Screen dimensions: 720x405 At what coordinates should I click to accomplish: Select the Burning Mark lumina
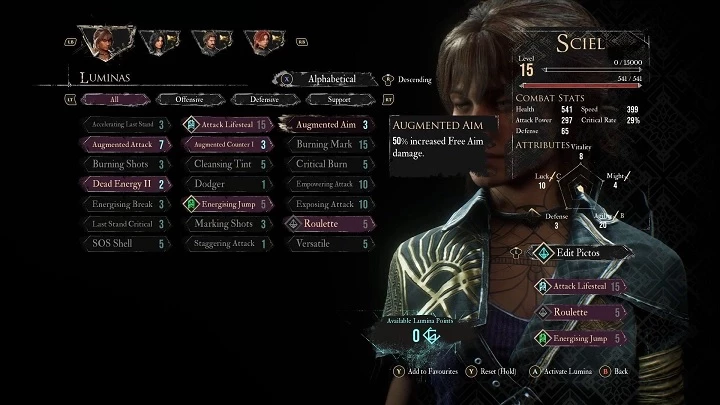point(325,145)
